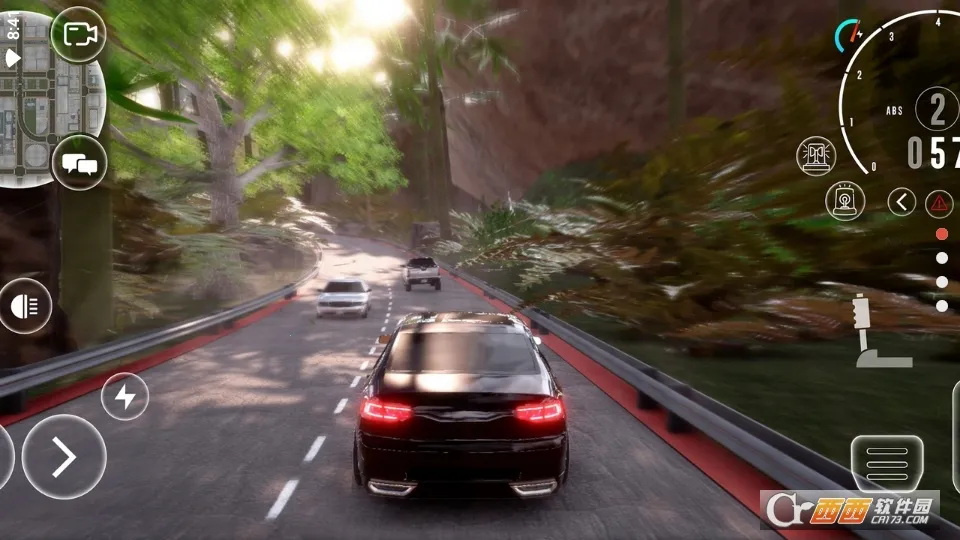Image resolution: width=960 pixels, height=540 pixels.
Task: Activate the flashing beacon light icon
Action: [x=845, y=201]
